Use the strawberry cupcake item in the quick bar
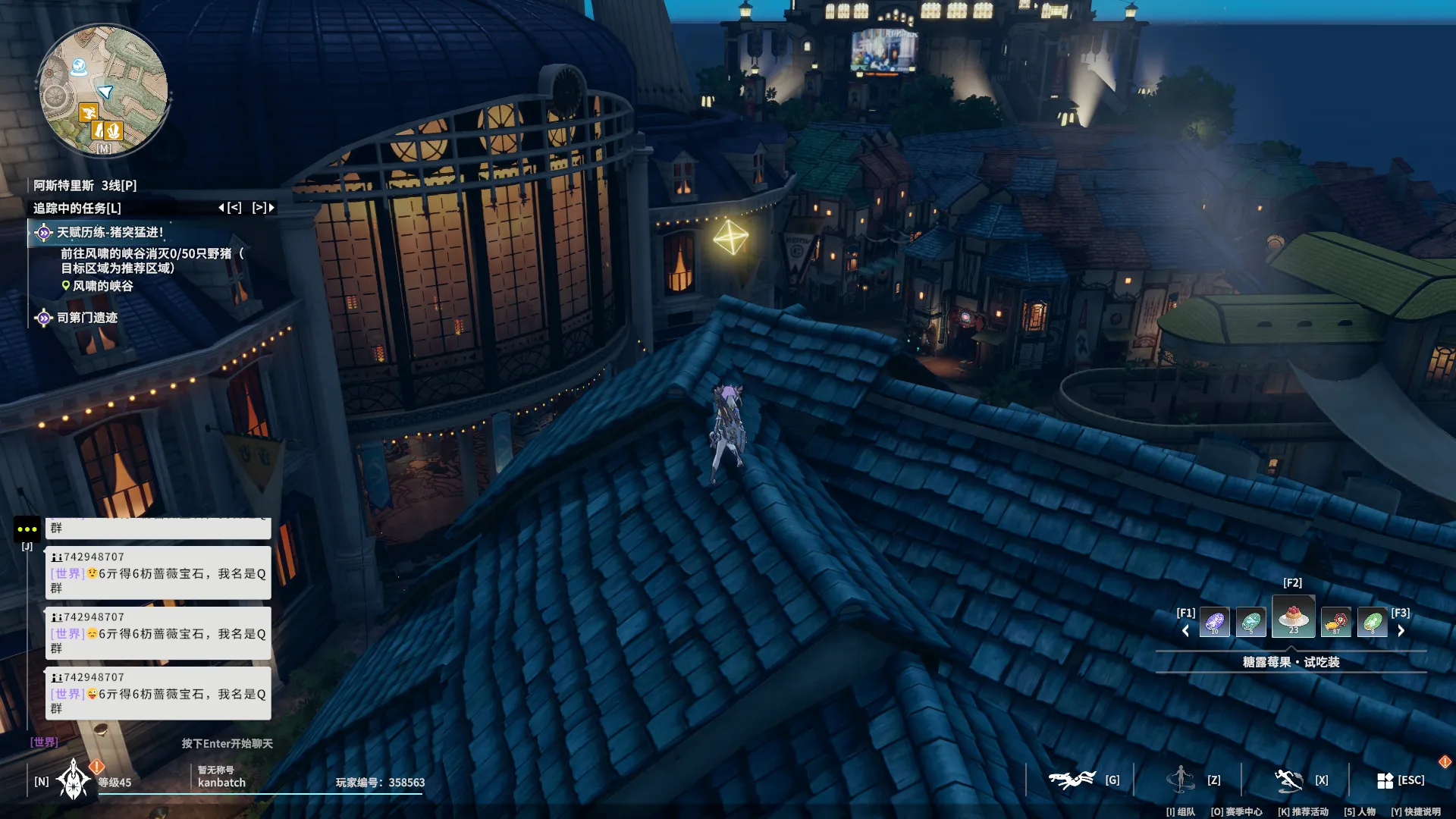The width and height of the screenshot is (1456, 819). pos(1293,617)
